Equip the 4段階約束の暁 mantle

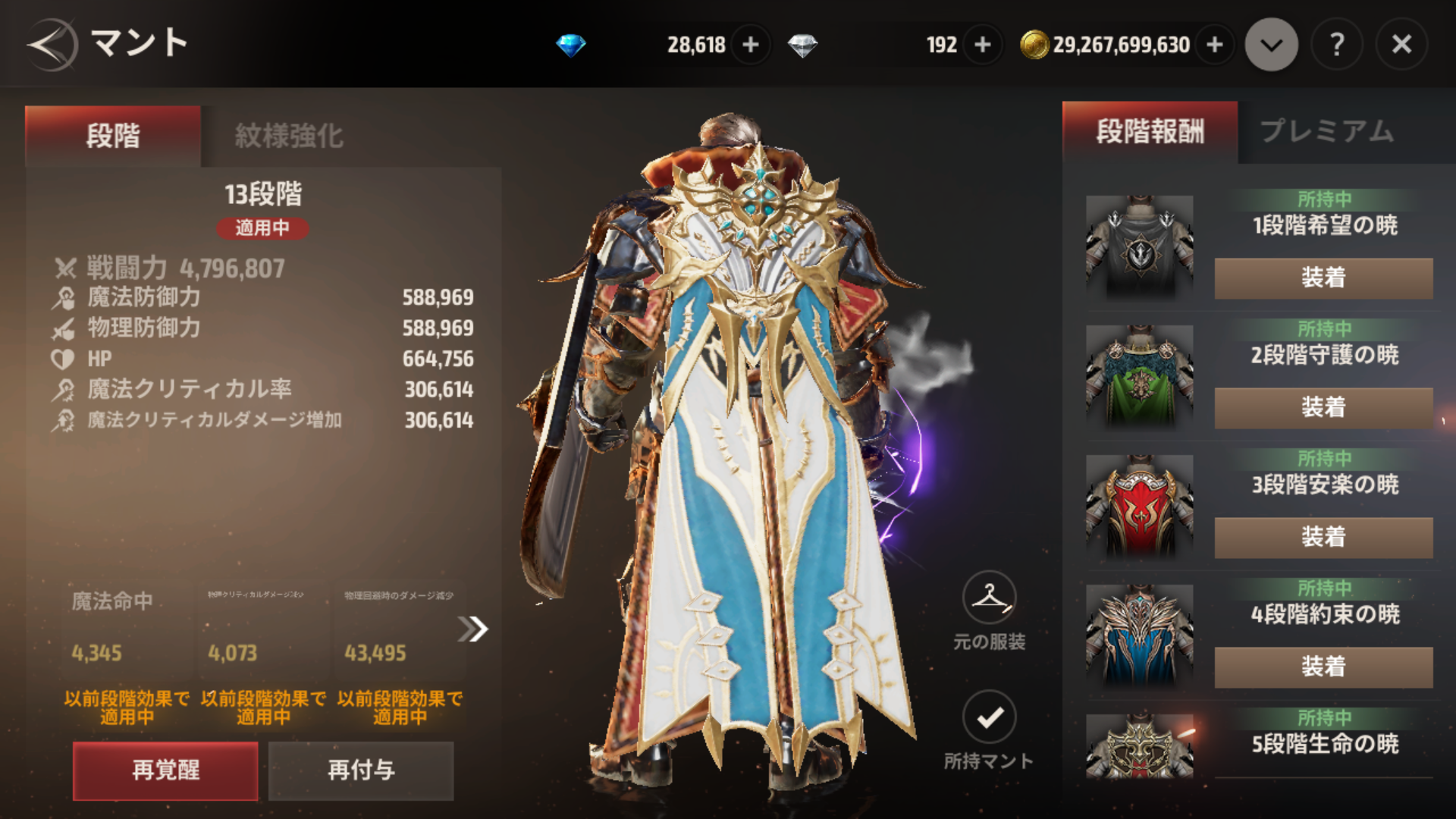(1323, 667)
